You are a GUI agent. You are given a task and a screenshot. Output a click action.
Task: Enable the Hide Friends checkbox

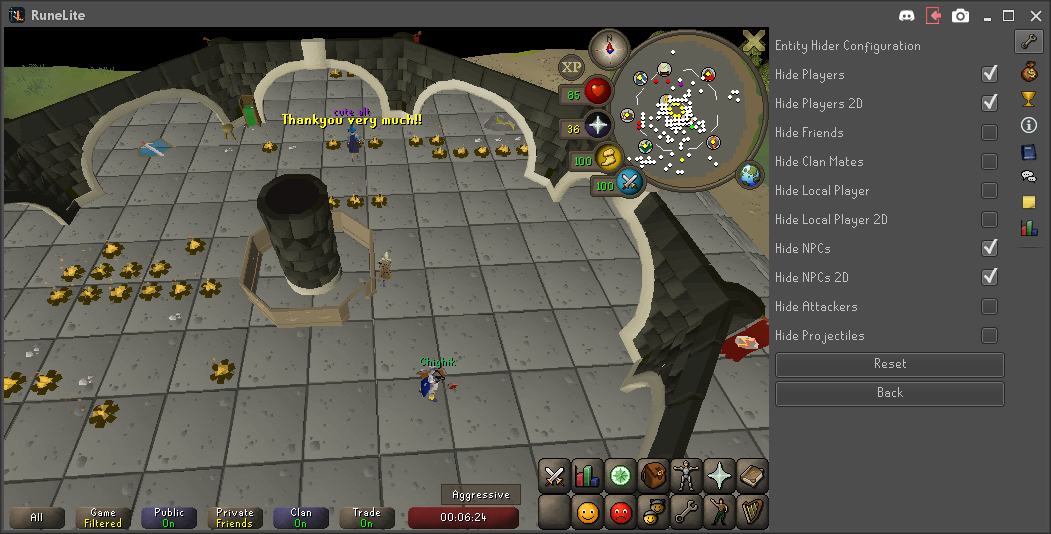tap(989, 132)
